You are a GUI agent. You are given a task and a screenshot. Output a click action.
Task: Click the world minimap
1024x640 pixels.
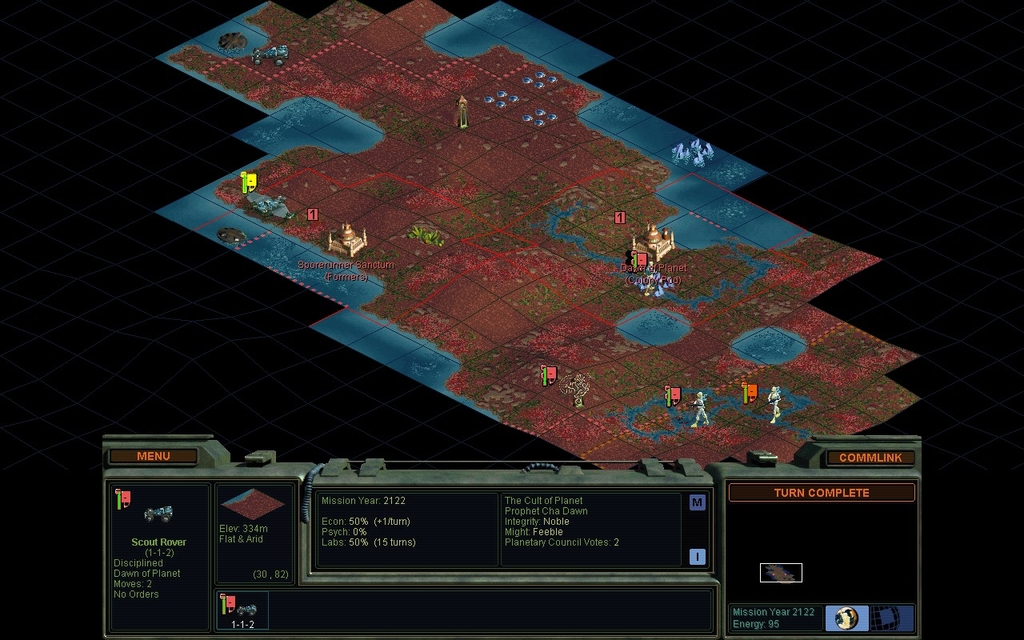[x=781, y=572]
